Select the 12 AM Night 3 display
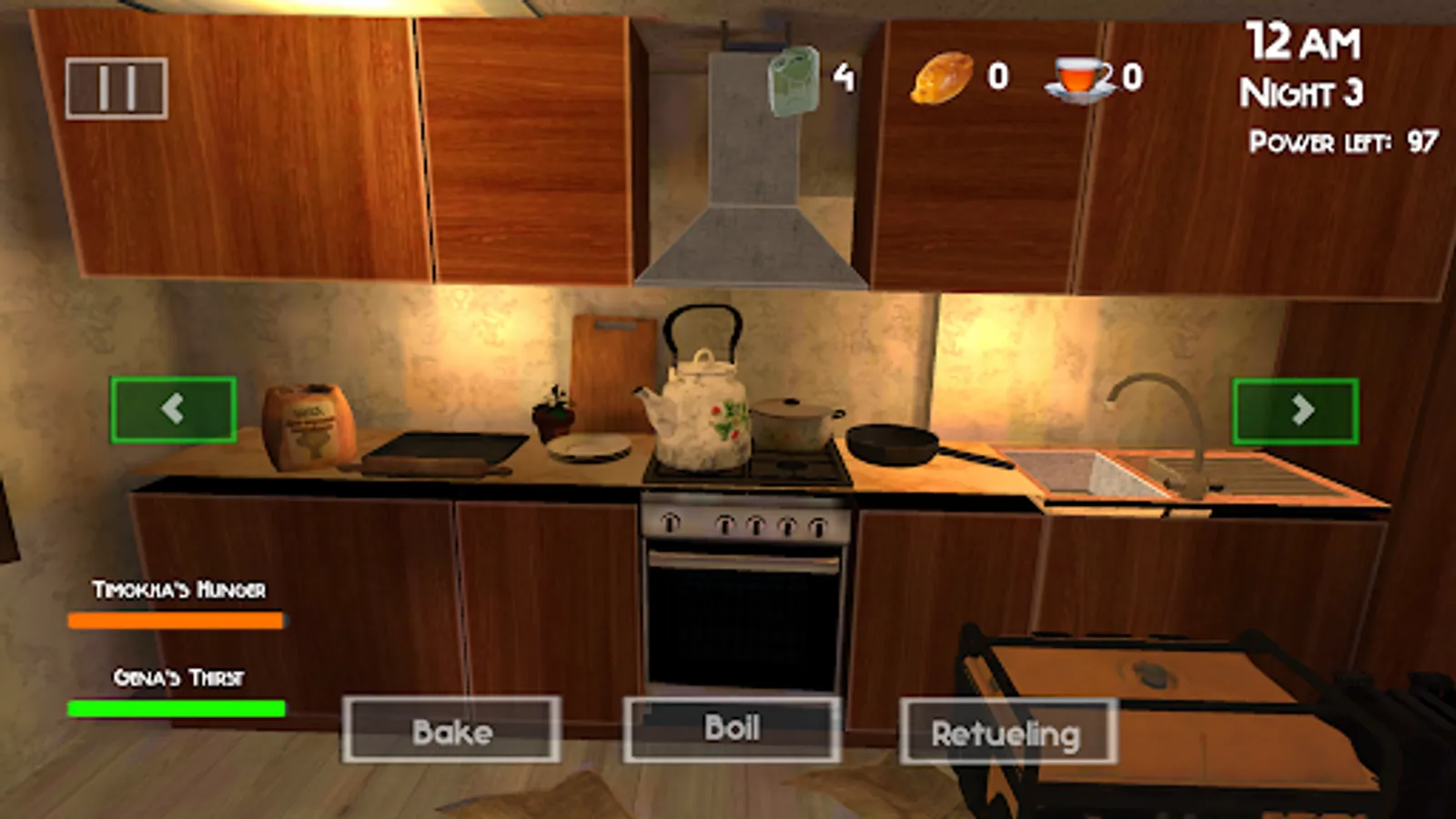This screenshot has height=819, width=1456. click(1299, 64)
